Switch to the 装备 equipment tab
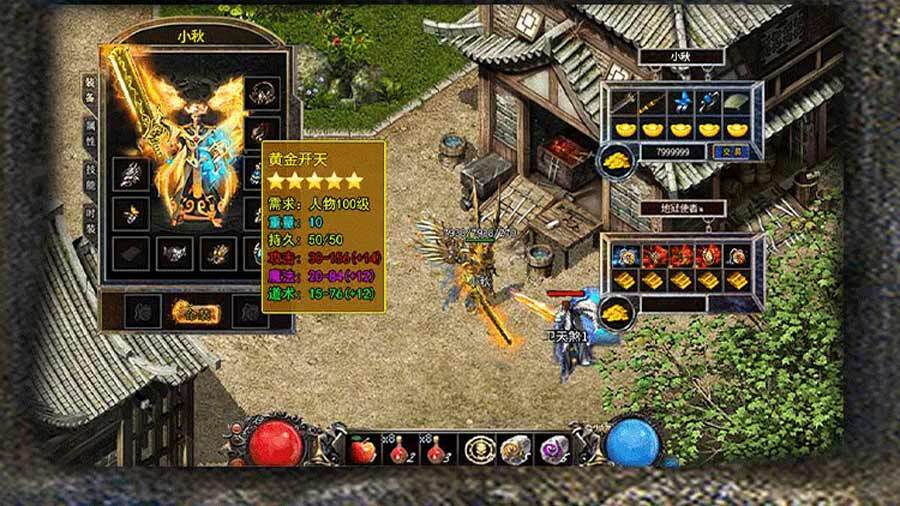 coord(90,91)
